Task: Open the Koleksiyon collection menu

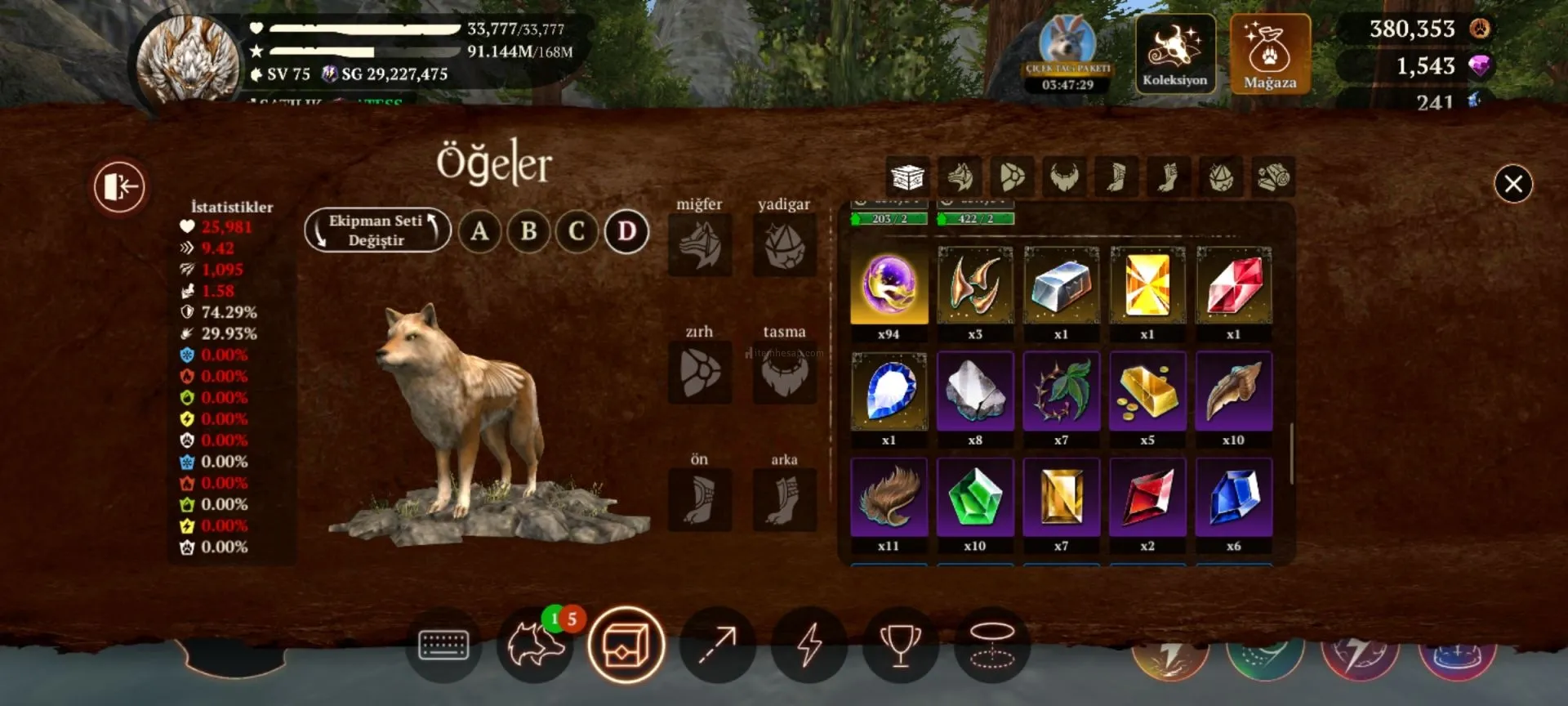Action: click(x=1174, y=54)
